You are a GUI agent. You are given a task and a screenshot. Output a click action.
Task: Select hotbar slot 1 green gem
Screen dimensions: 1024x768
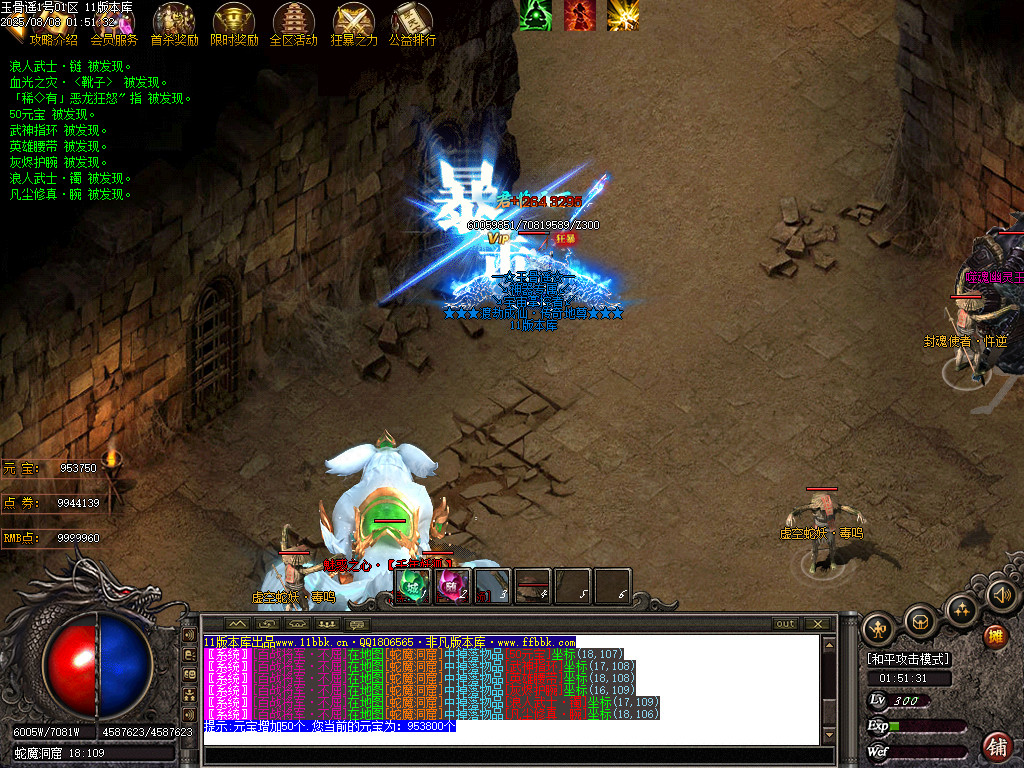(x=413, y=586)
